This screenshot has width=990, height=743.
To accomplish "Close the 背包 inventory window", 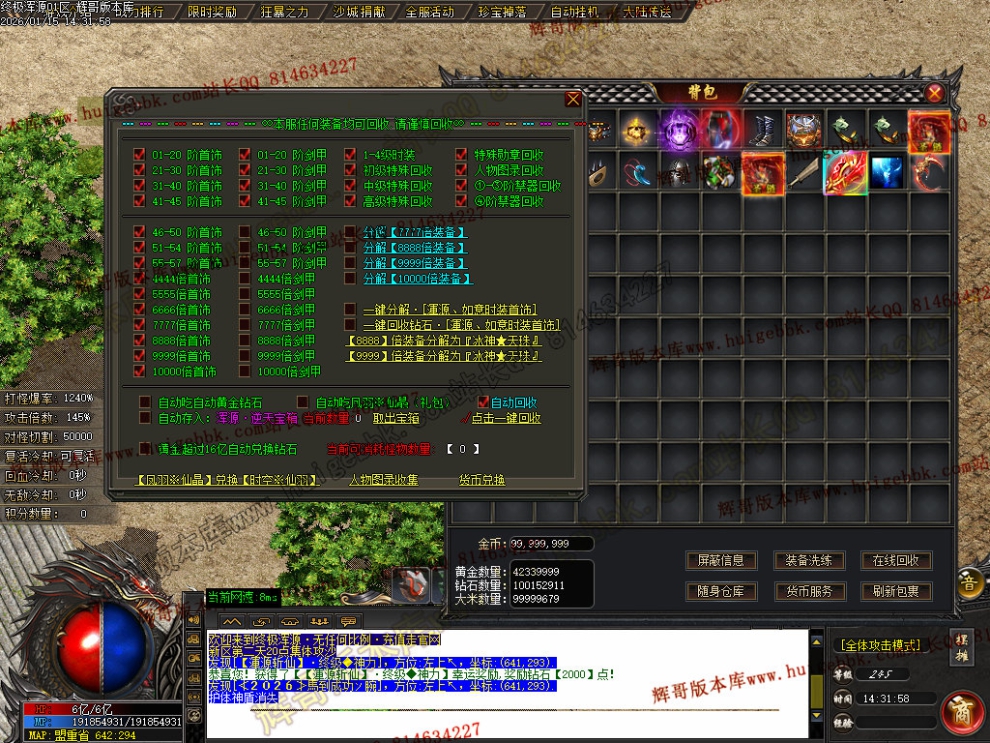I will [934, 93].
